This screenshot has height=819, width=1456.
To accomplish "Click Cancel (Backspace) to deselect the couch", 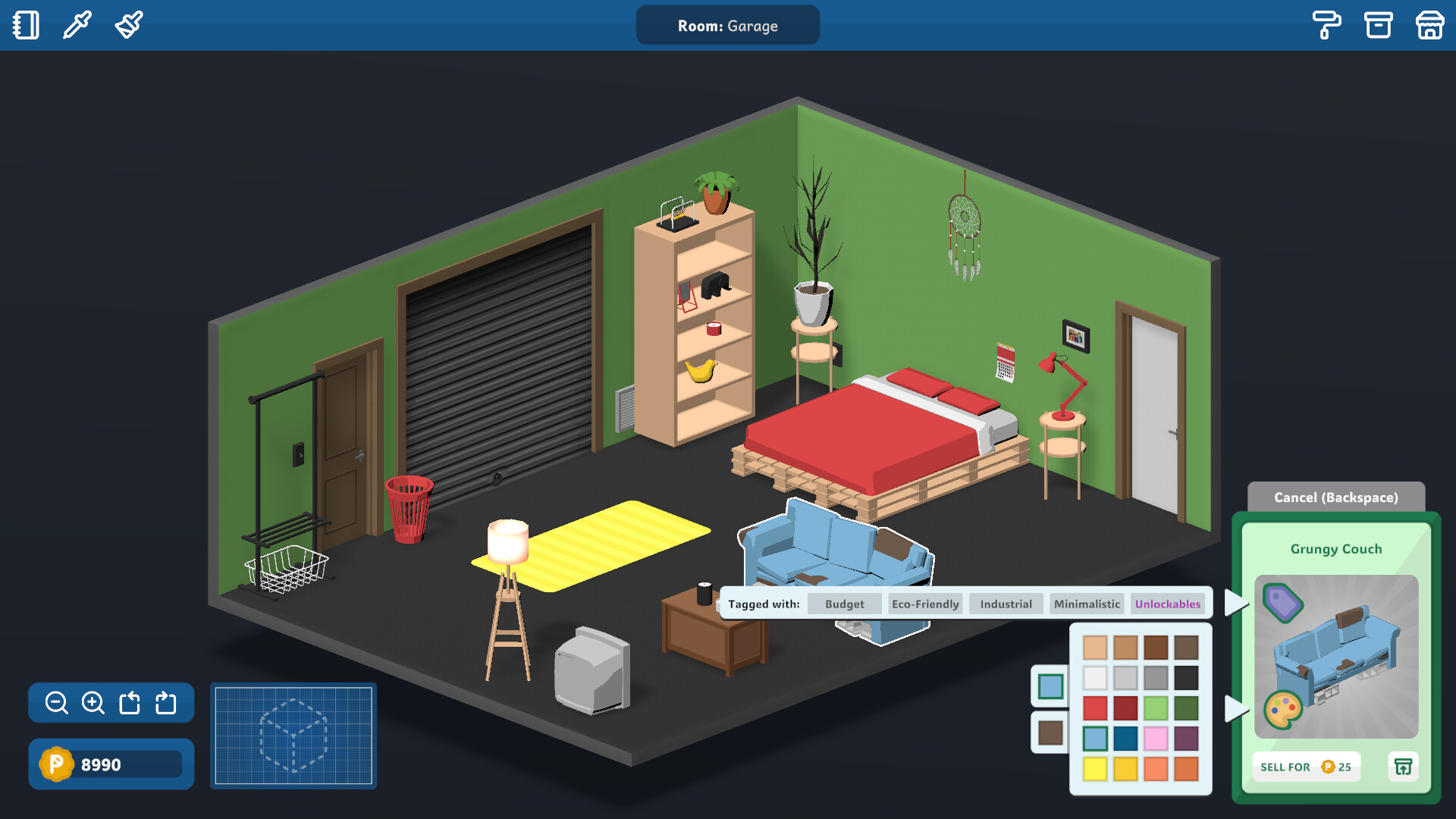I will 1336,497.
